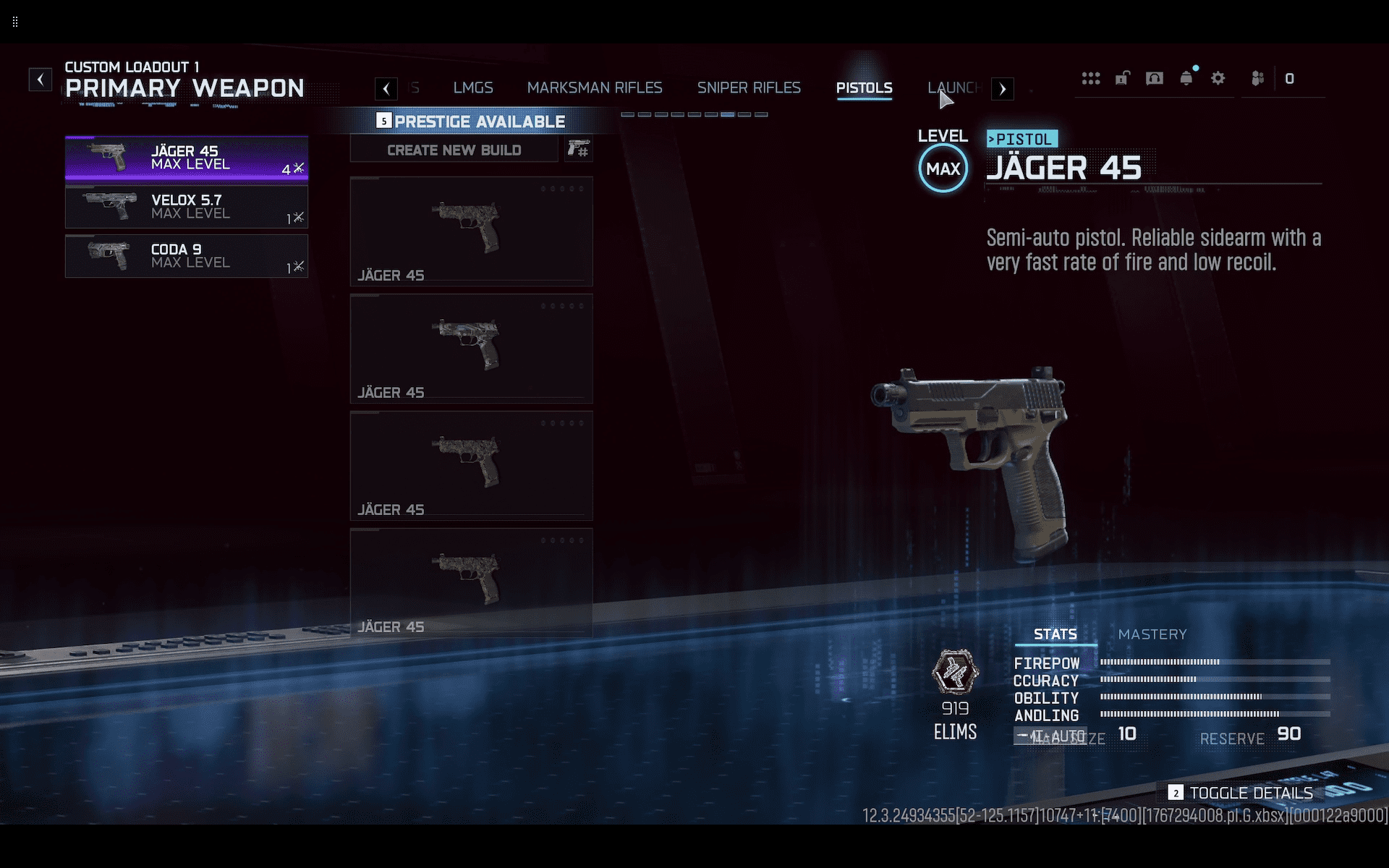Go back using the arrow beside Custom Loadout

click(41, 79)
